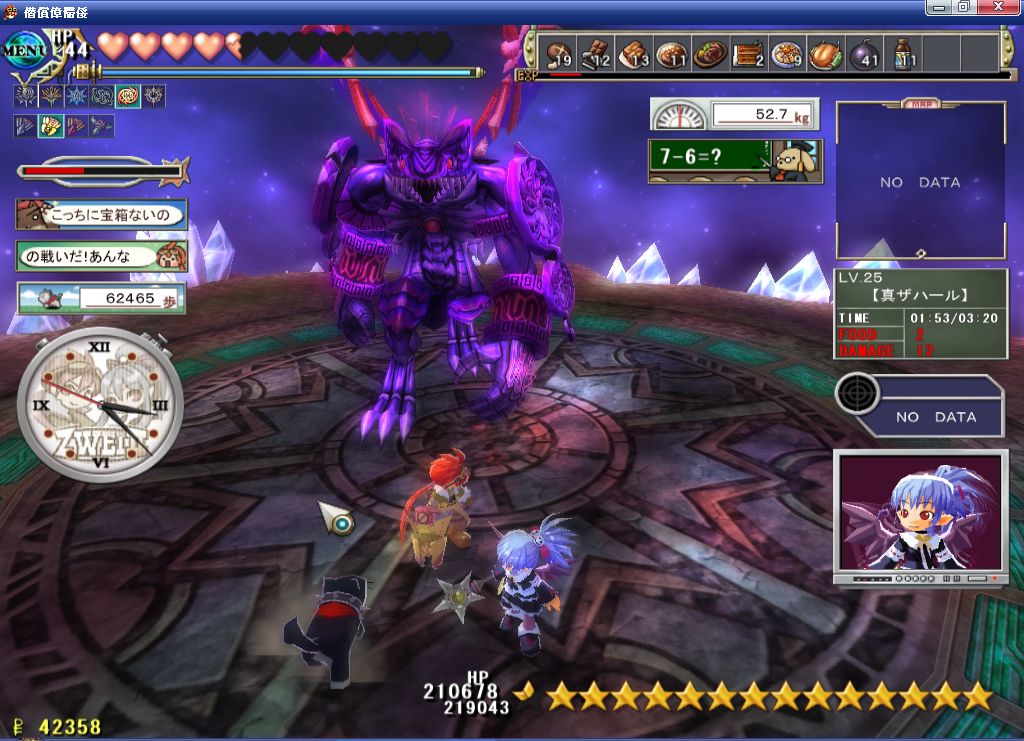This screenshot has height=741, width=1024.
Task: Select the black bomb item slot
Action: coord(864,54)
